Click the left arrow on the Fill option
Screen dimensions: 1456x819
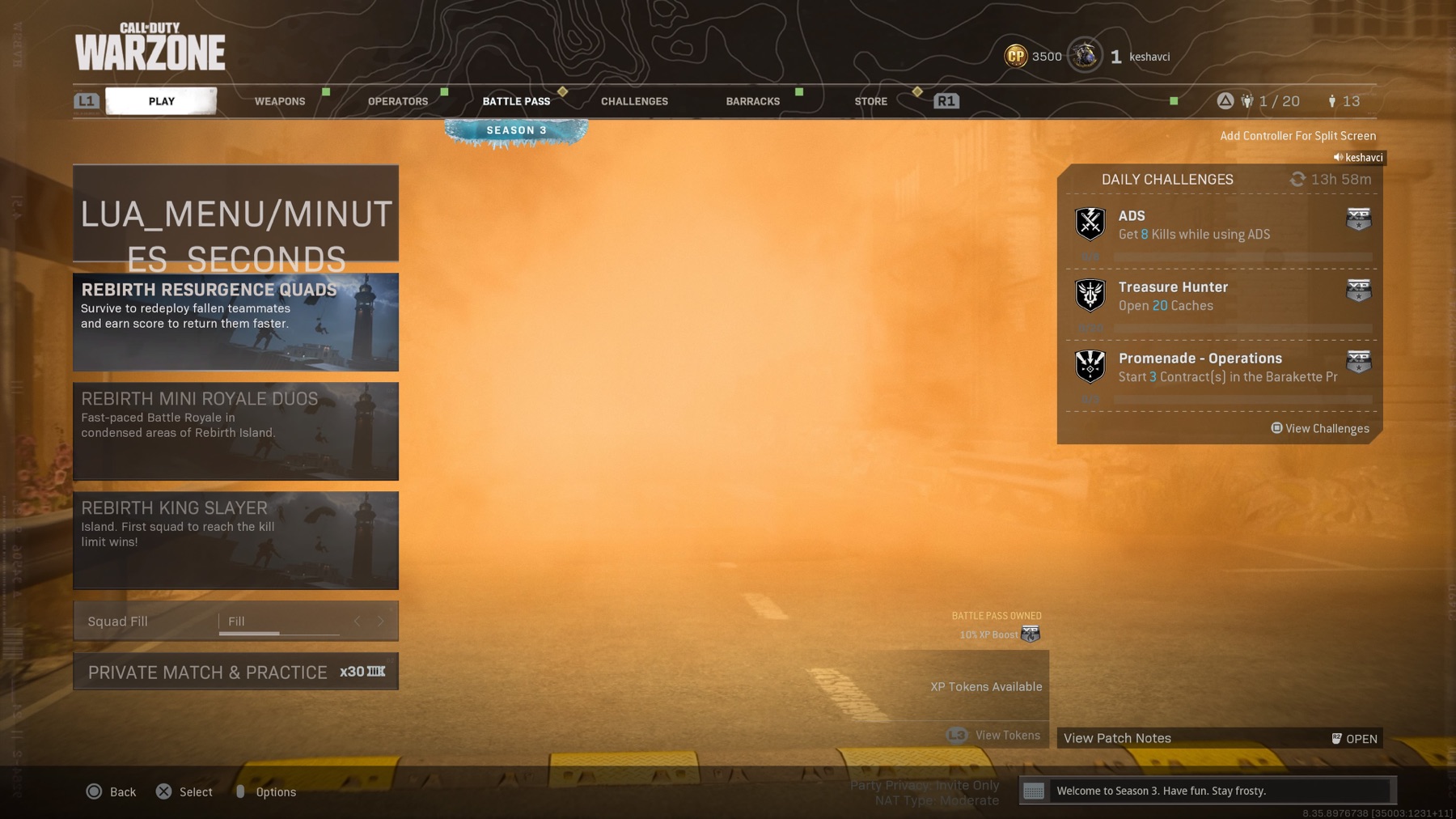(x=358, y=621)
